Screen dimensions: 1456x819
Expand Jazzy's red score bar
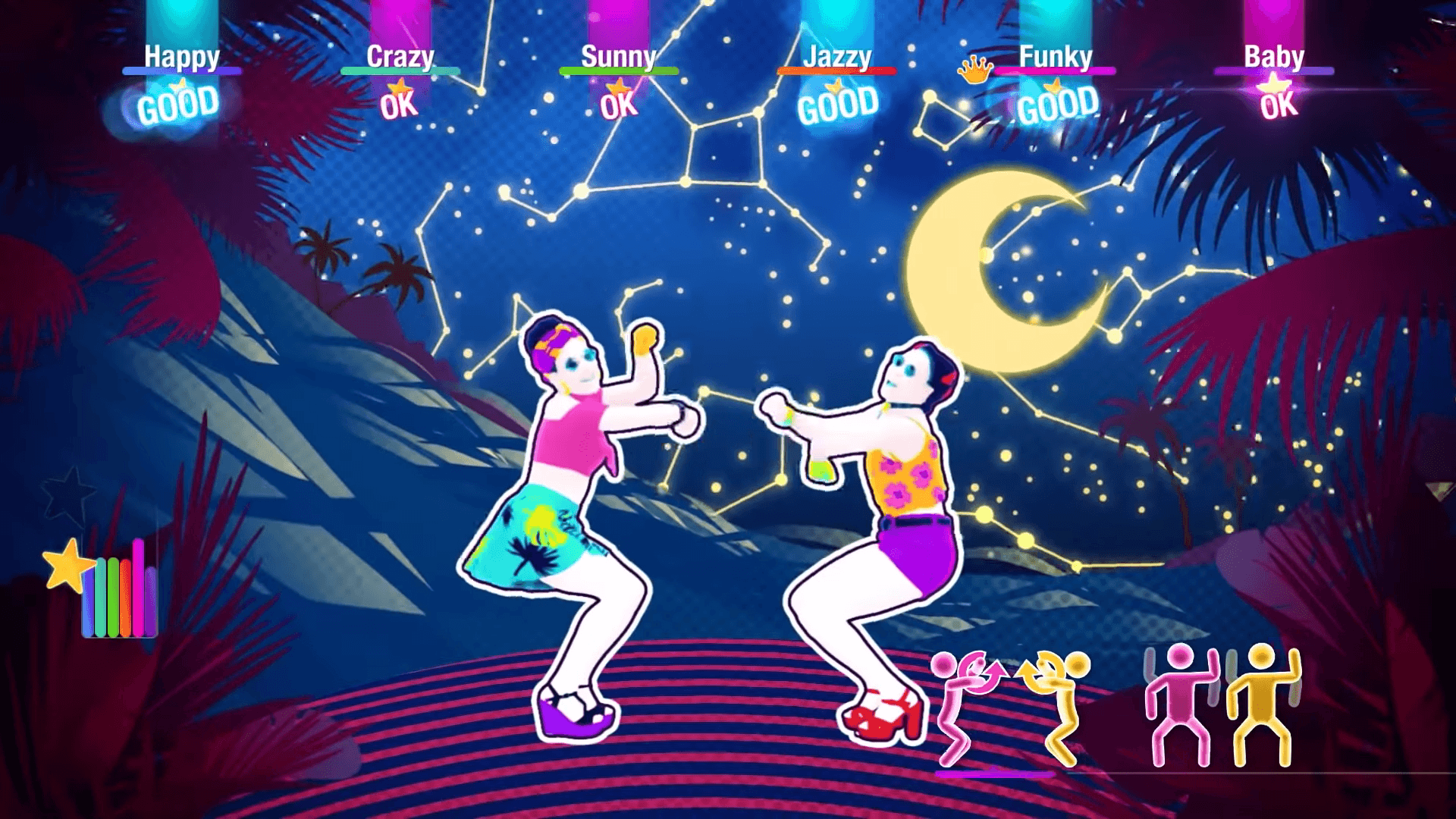pos(838,70)
